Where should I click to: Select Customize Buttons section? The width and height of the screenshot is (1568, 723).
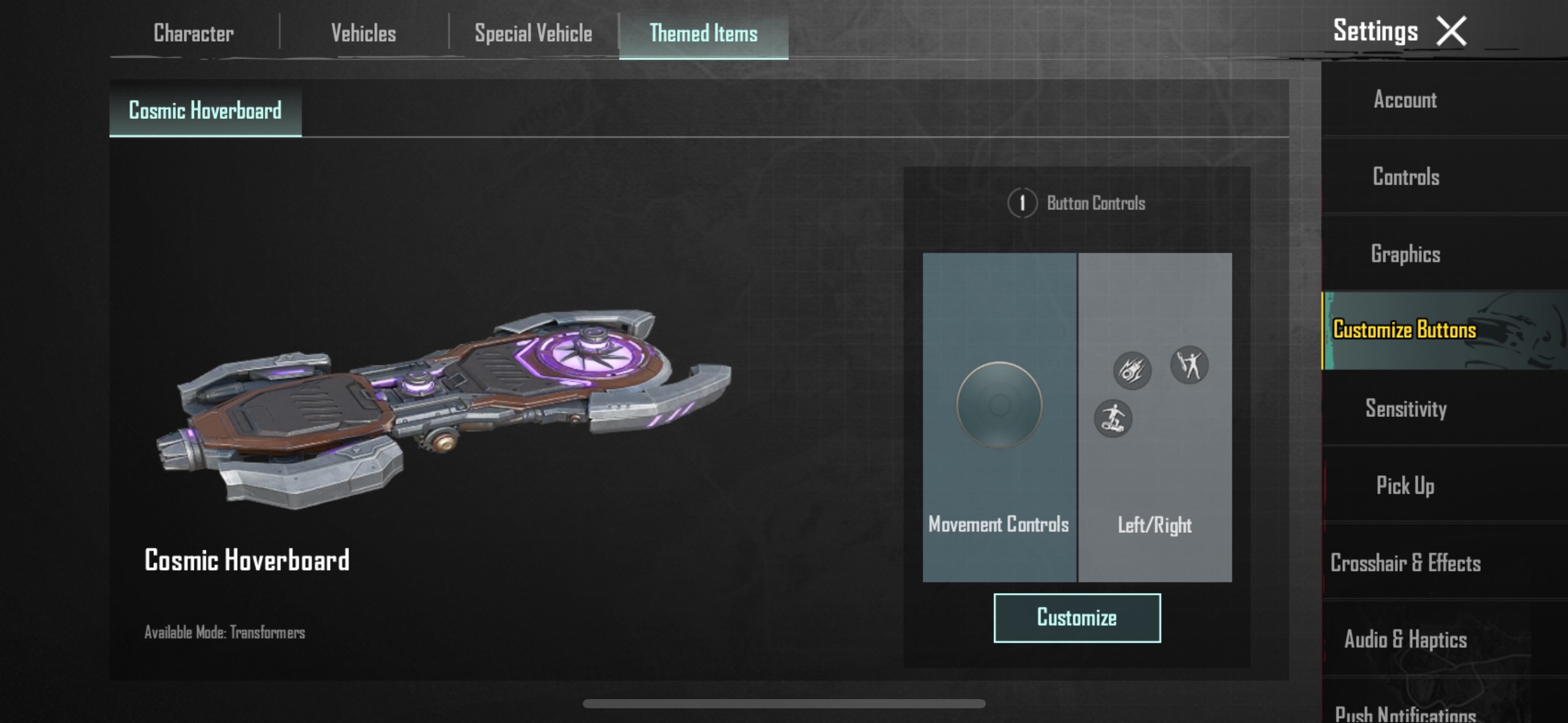click(1404, 330)
